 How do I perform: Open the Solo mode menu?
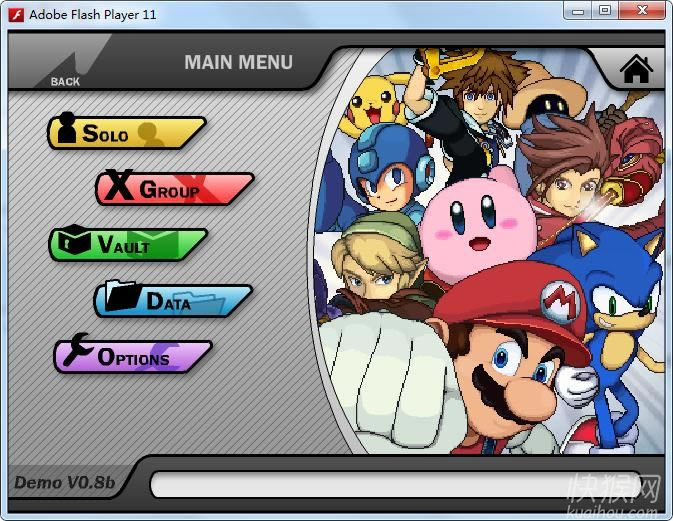coord(124,133)
